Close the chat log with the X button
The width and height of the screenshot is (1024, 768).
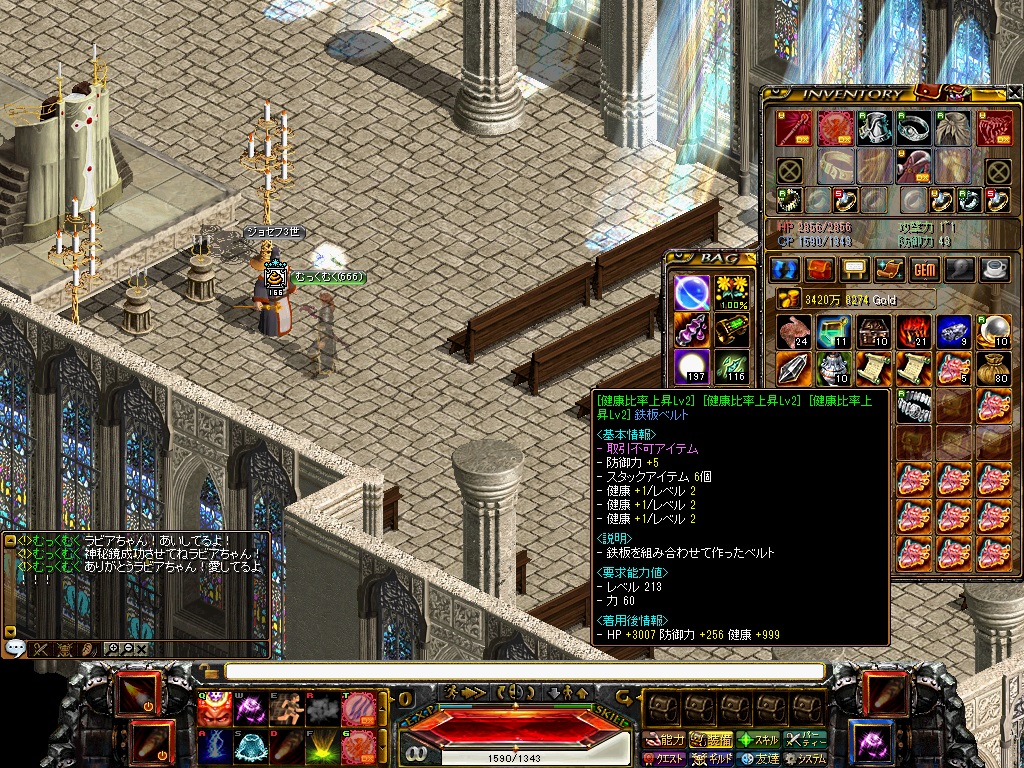click(142, 649)
